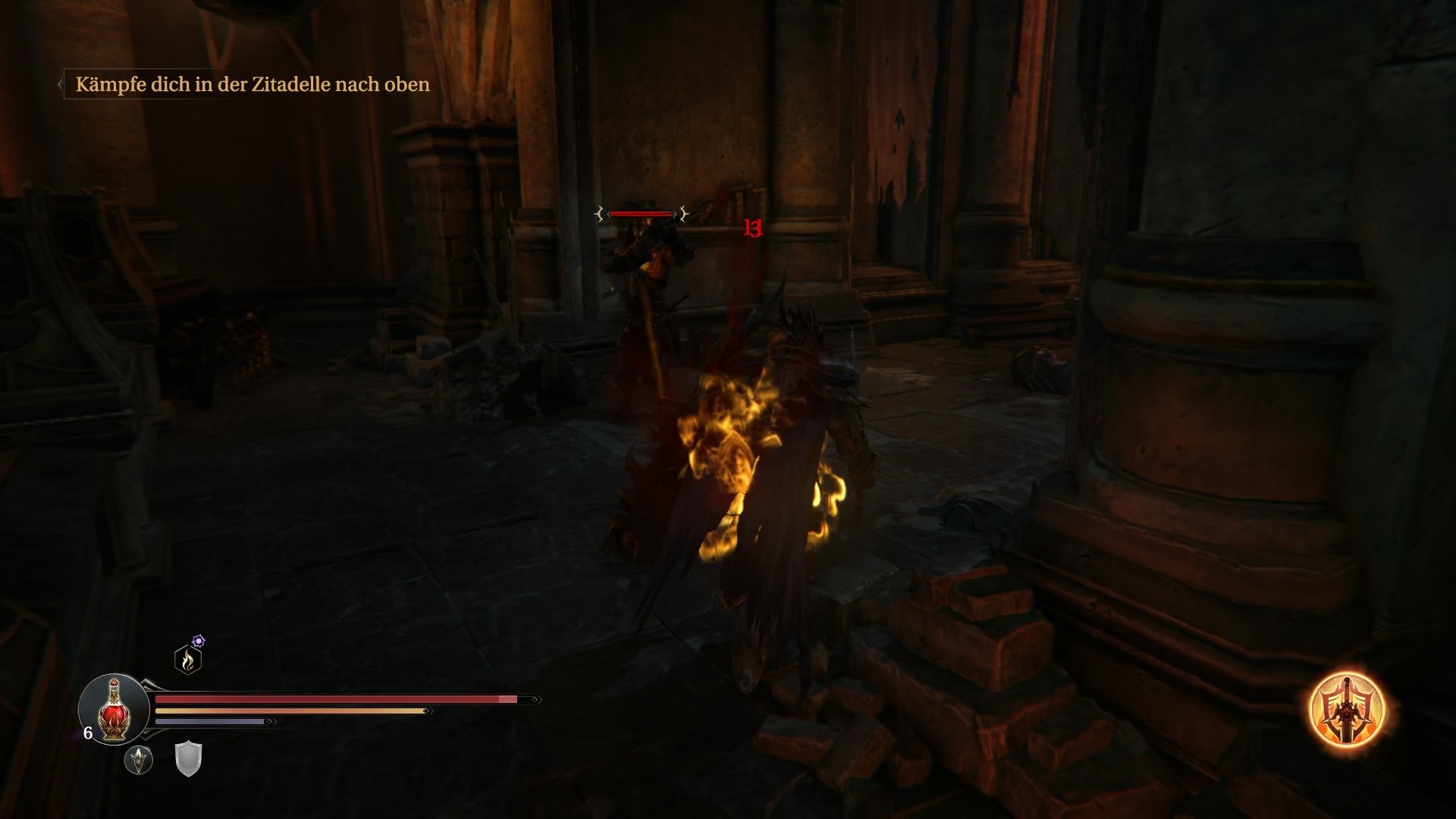Select the objective 'Kämpfe dich in der Zitadelle'

click(x=252, y=85)
